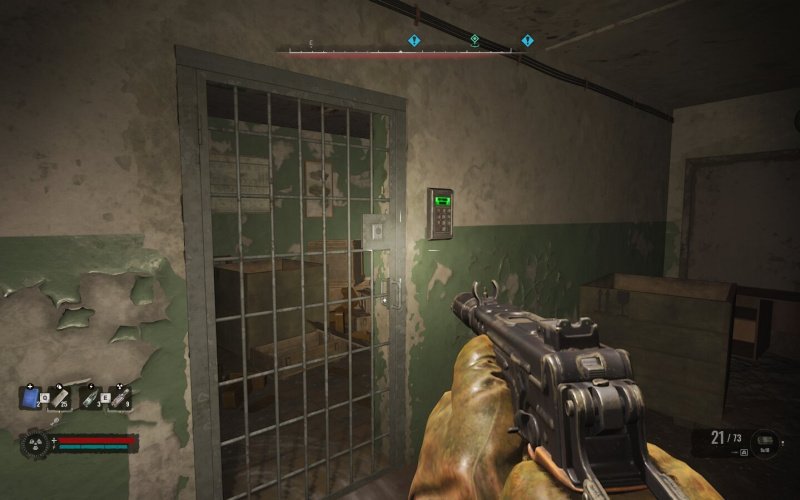This screenshot has width=800, height=500.
Task: Choose the vodka bottle quick slot
Action: [x=119, y=398]
